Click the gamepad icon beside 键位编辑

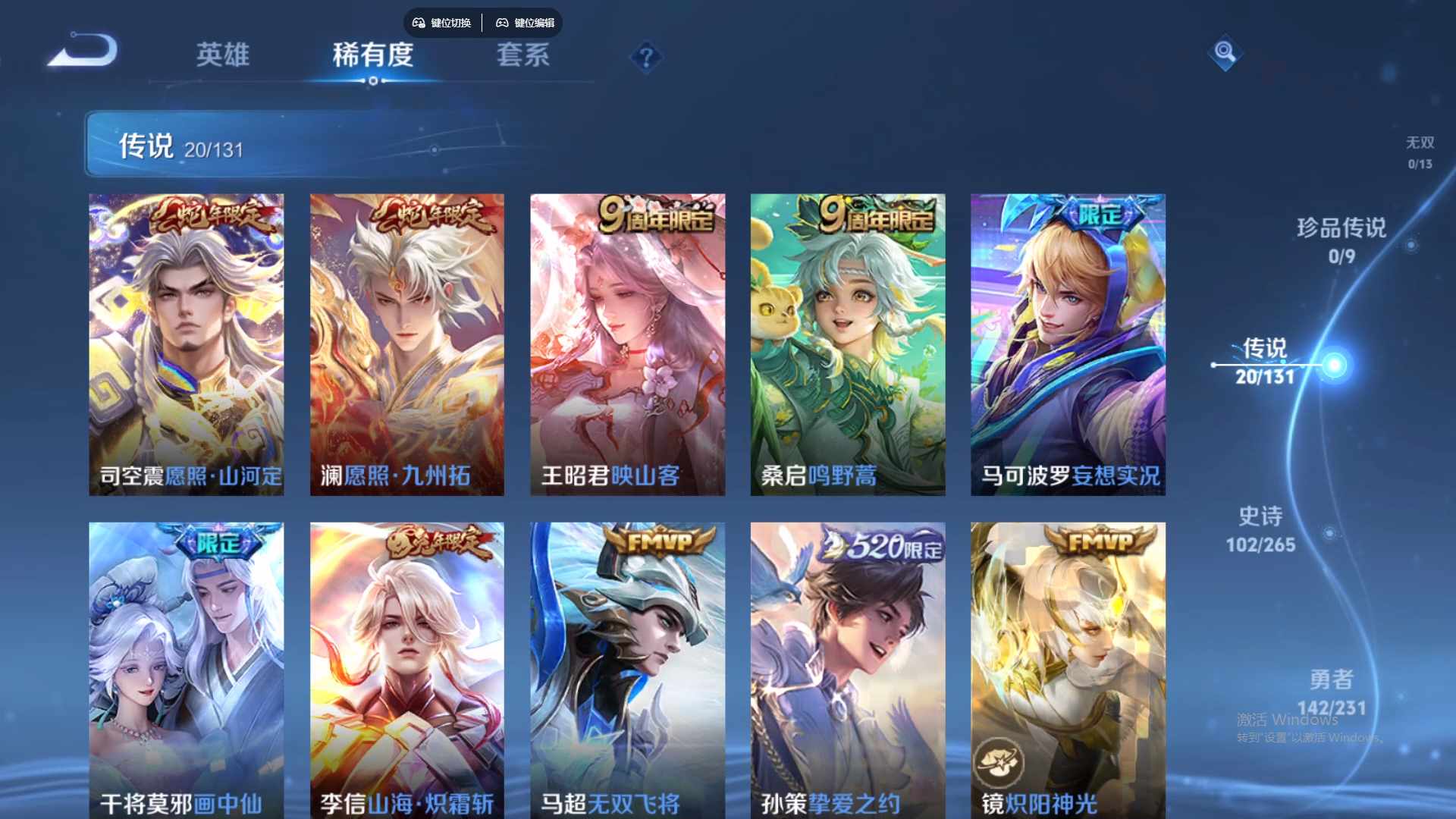502,23
